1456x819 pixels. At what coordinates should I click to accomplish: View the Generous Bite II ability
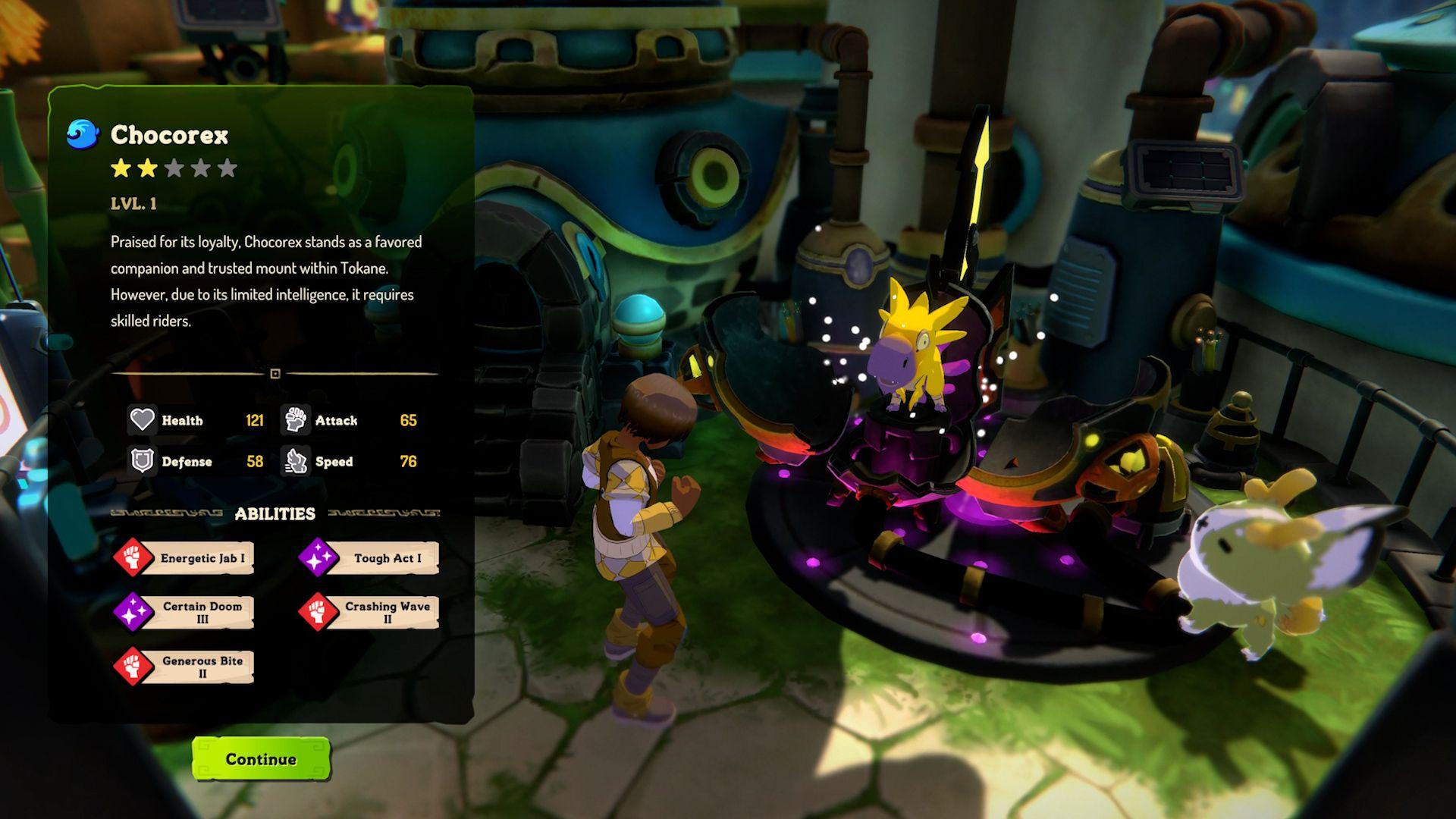click(185, 667)
